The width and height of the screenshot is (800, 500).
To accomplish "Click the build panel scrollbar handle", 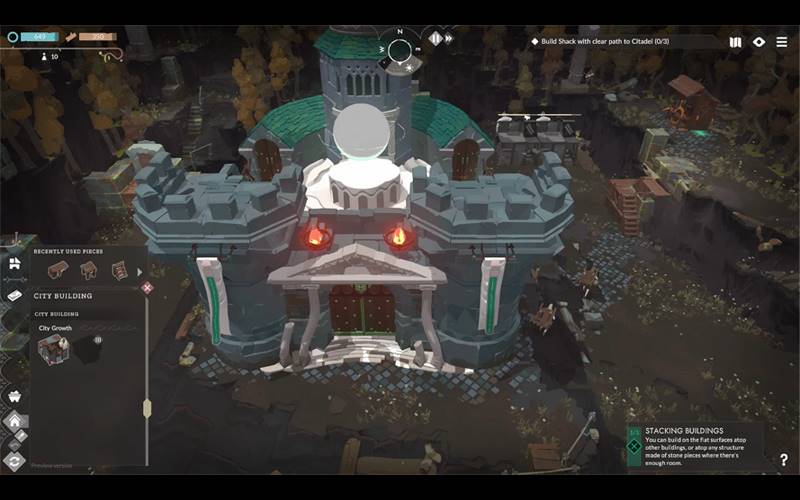I will point(147,408).
